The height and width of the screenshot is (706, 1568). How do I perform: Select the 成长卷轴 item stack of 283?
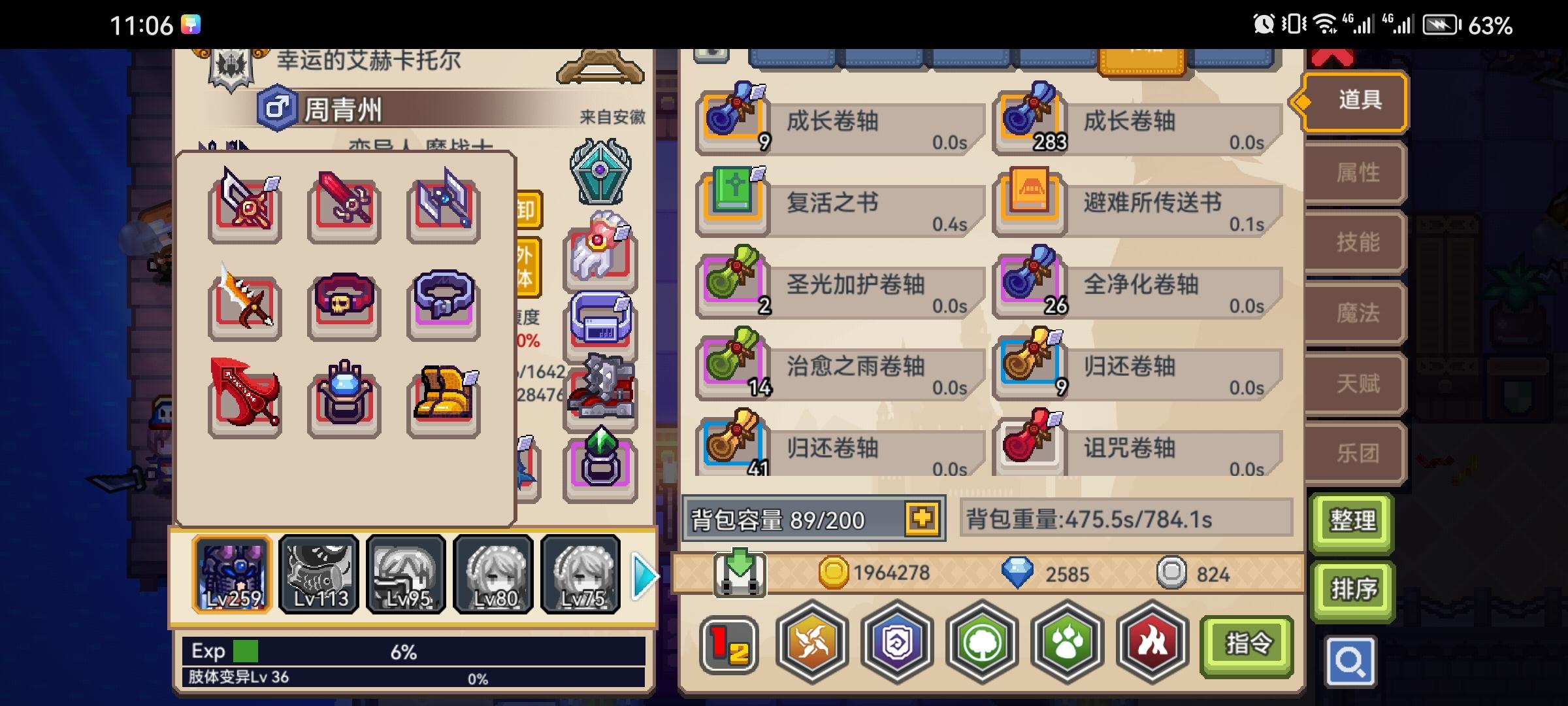1029,121
